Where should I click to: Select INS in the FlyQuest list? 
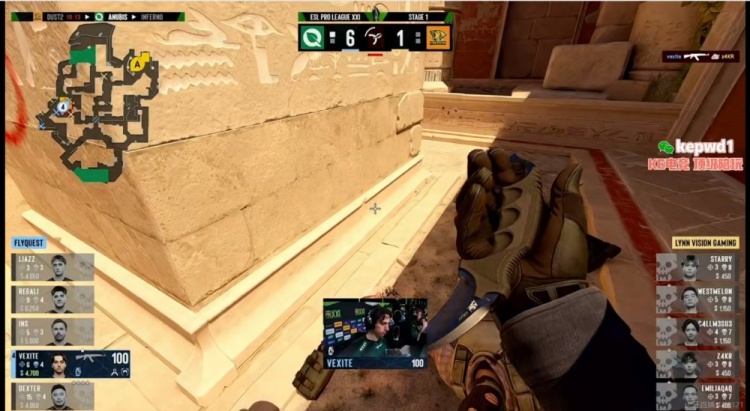[x=54, y=331]
